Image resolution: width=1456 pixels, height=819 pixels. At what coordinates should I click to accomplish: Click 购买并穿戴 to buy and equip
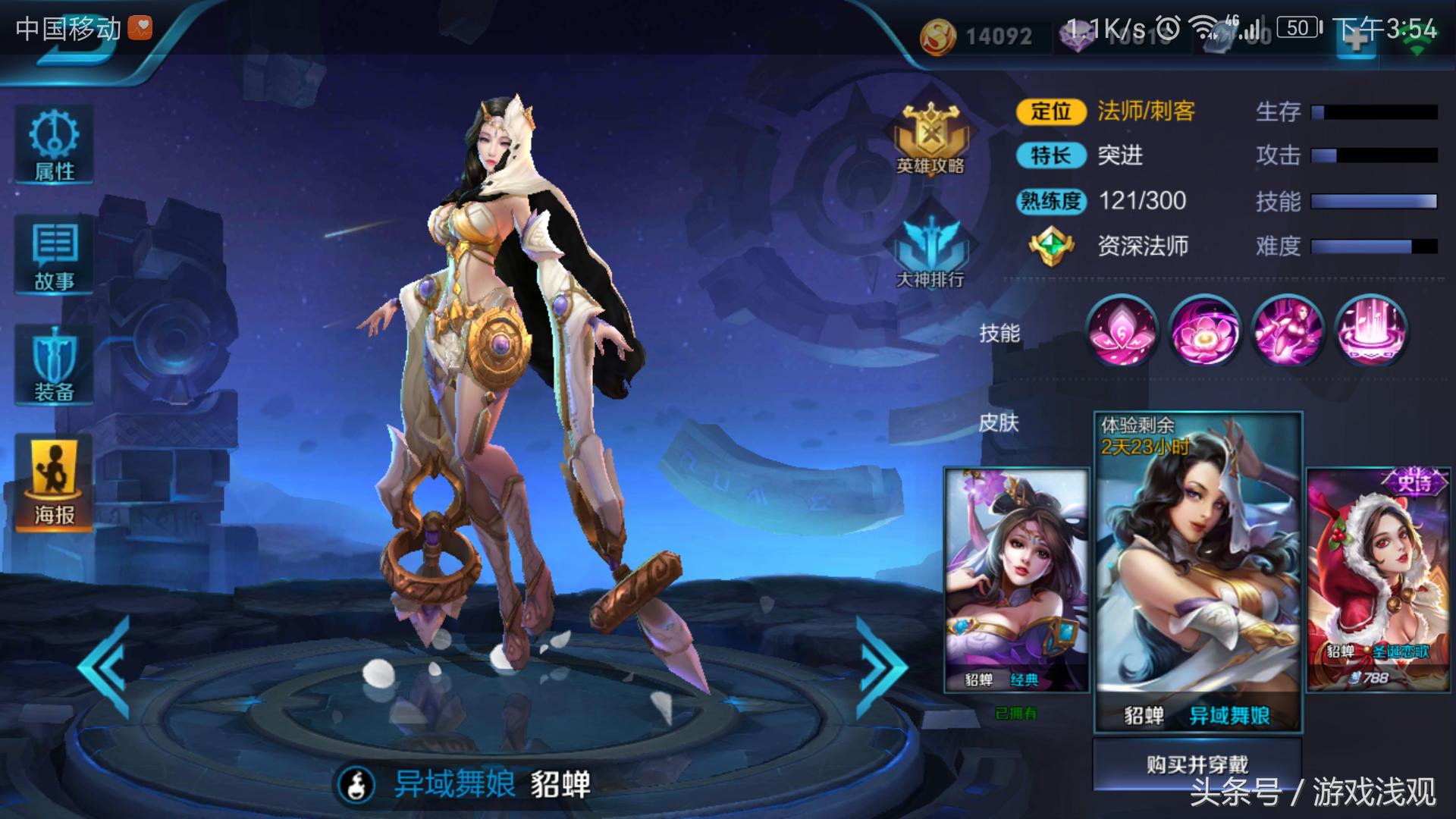[x=1197, y=764]
